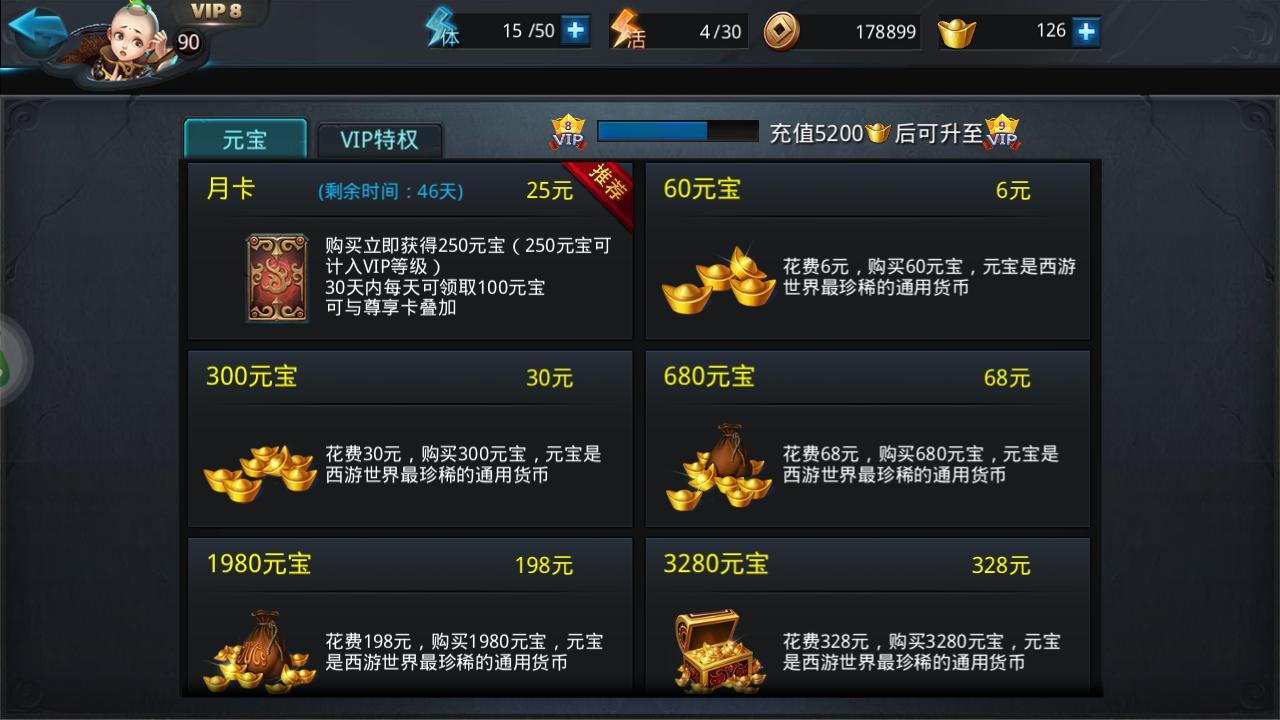1280x720 pixels.
Task: Click the 月卡 monthly card offer panel
Action: pyautogui.click(x=410, y=250)
